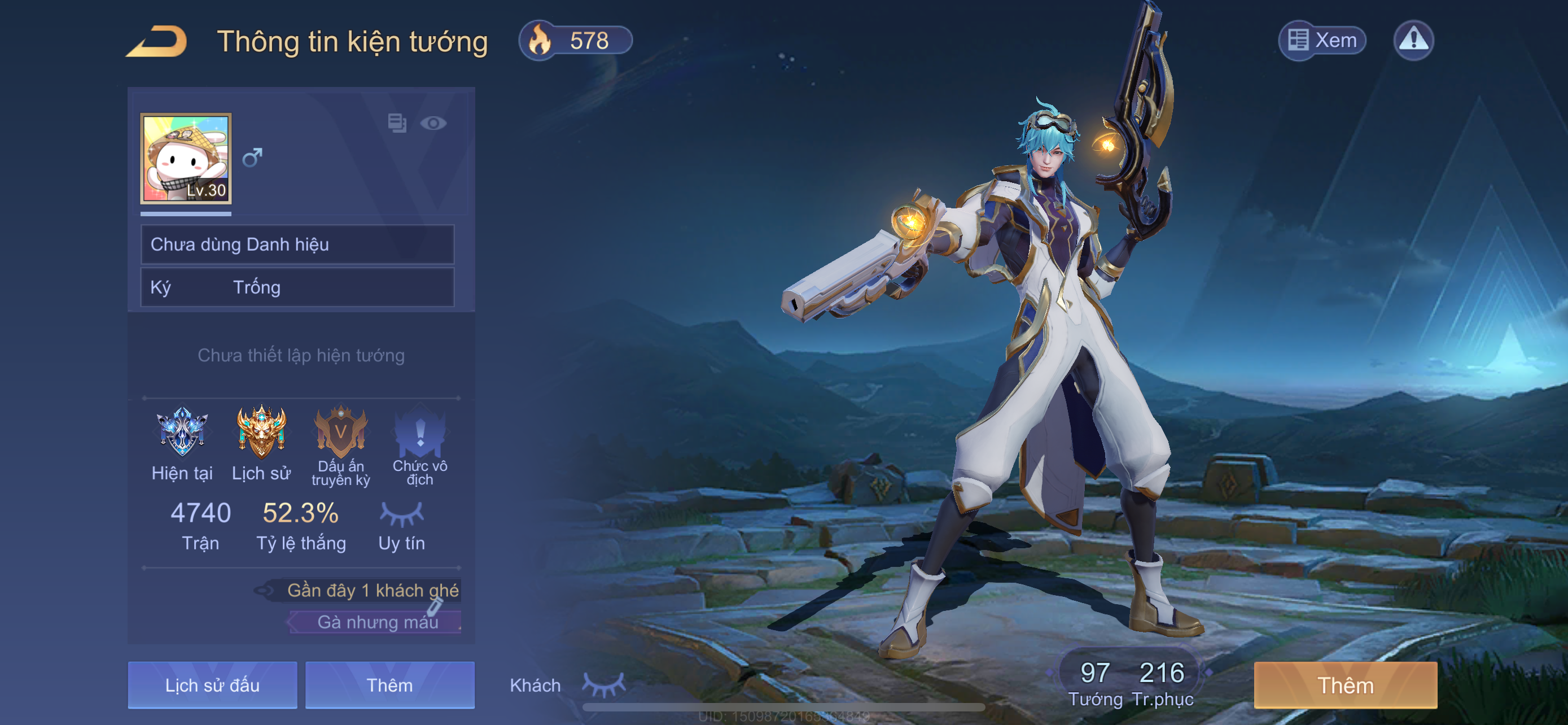
Task: Open the card list icon beside eye
Action: [x=397, y=124]
